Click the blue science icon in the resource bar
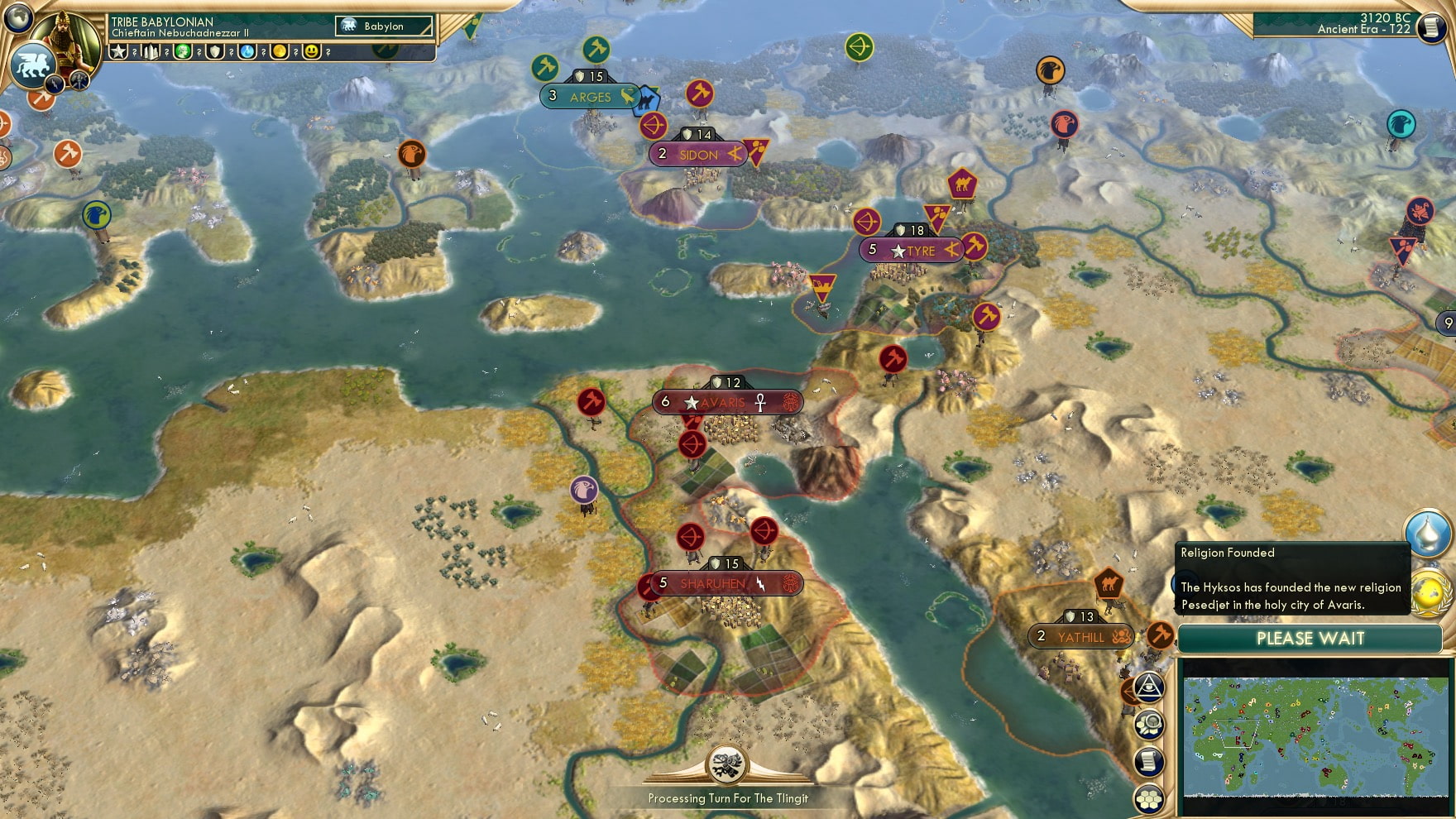1456x819 pixels. point(248,52)
